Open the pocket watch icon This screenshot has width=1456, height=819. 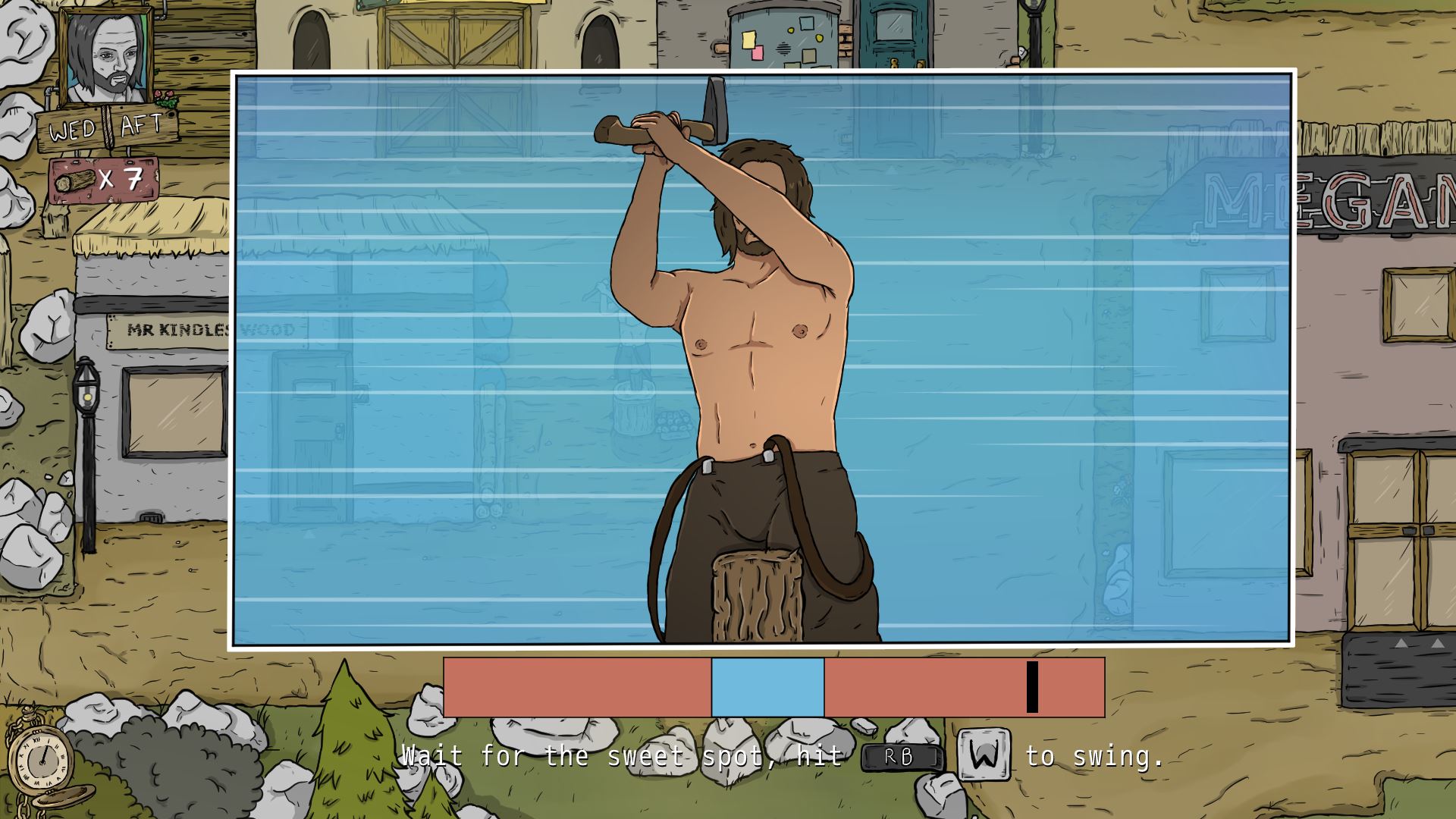pos(42,758)
